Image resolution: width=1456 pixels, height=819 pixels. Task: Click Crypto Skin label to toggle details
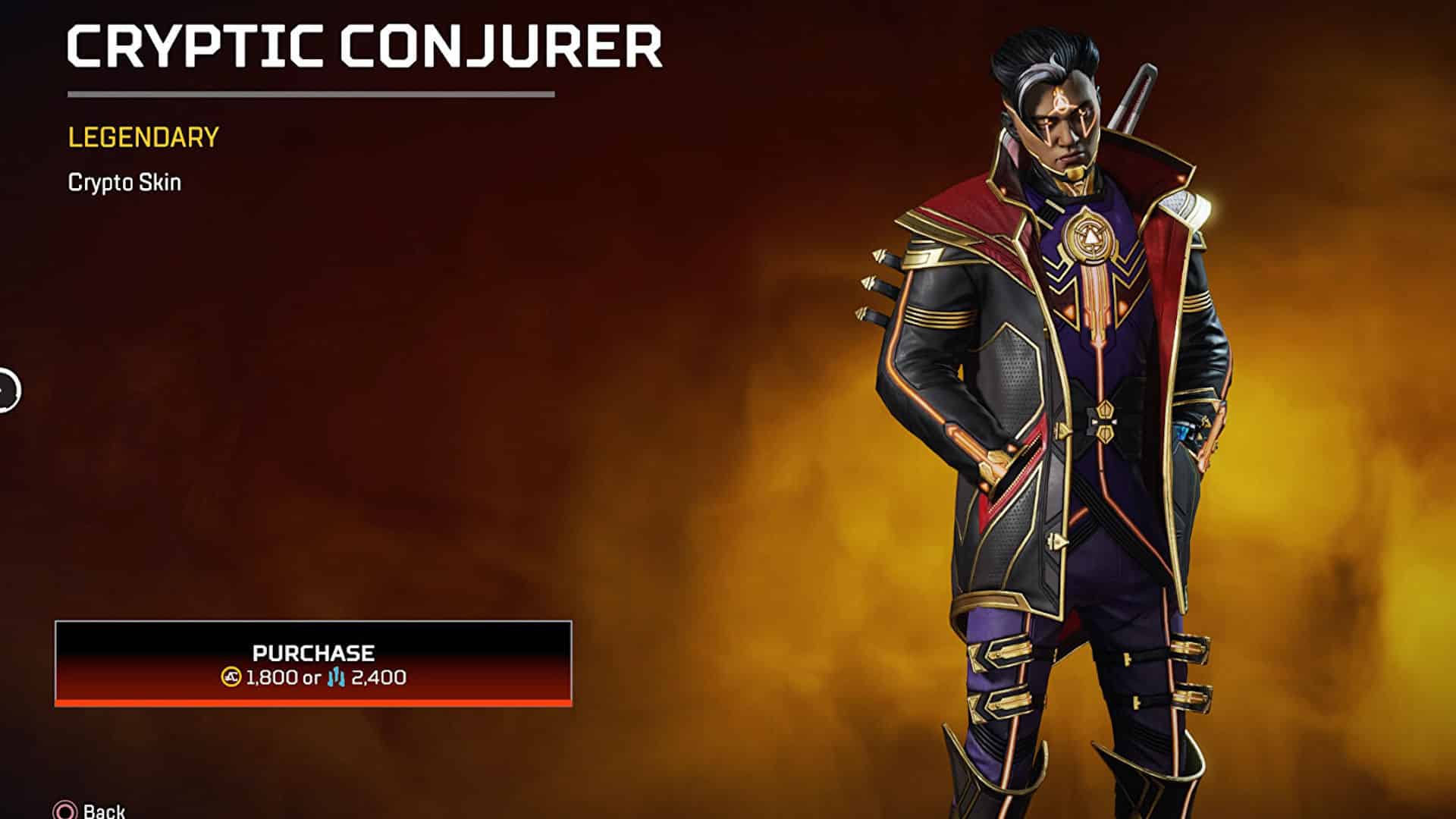click(124, 181)
